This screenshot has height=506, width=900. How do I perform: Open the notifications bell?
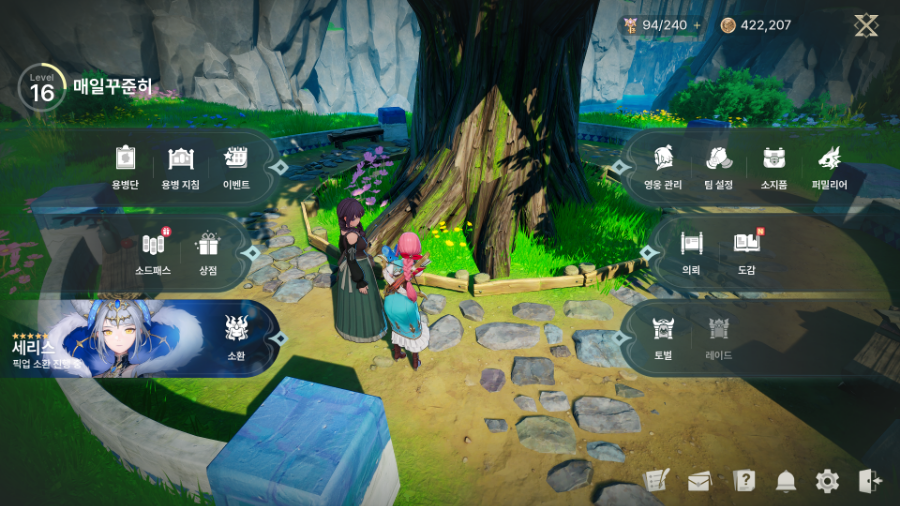click(x=786, y=481)
